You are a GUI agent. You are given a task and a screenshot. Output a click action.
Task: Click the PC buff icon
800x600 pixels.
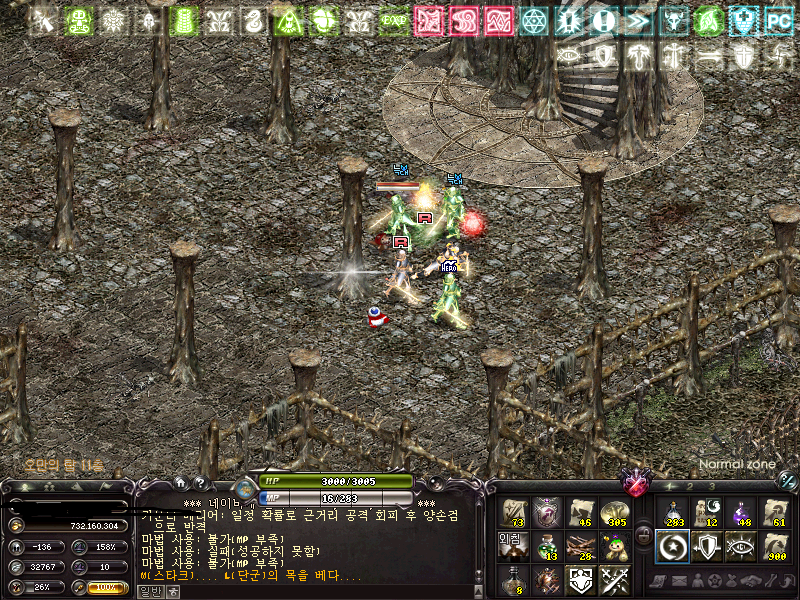(777, 20)
